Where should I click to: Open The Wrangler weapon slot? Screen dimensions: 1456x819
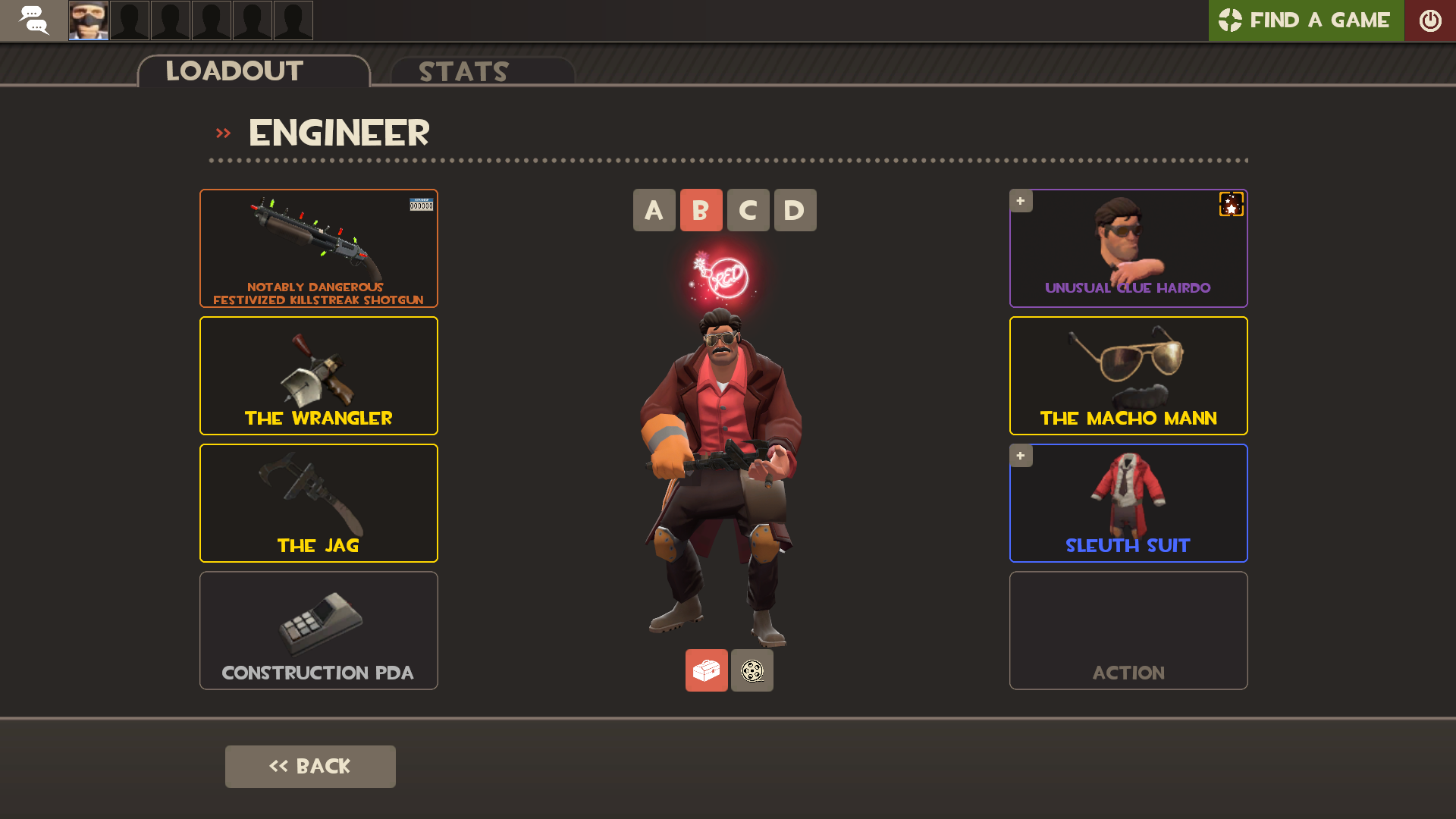pos(318,375)
